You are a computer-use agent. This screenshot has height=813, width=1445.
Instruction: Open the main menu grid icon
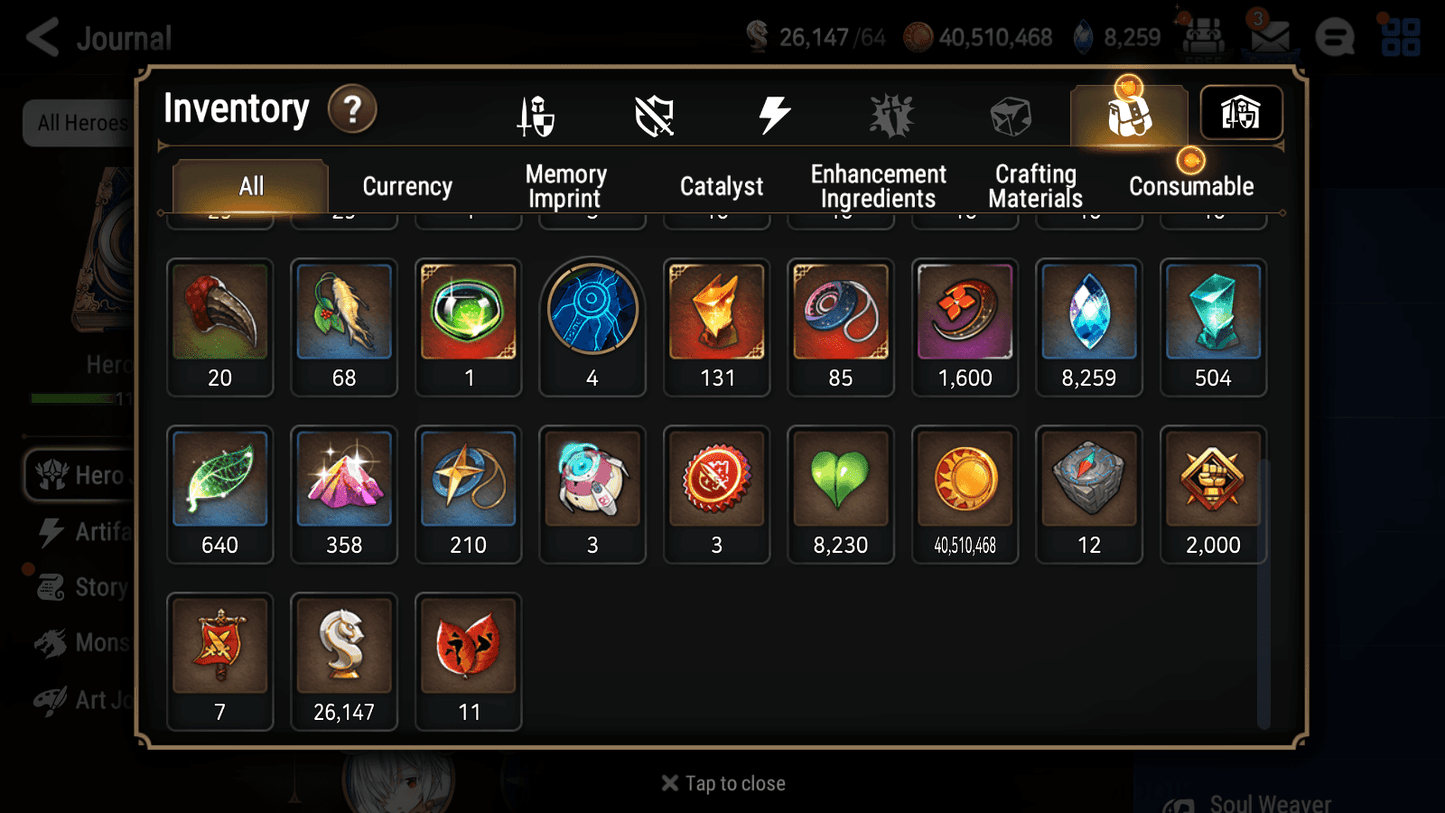(x=1399, y=37)
